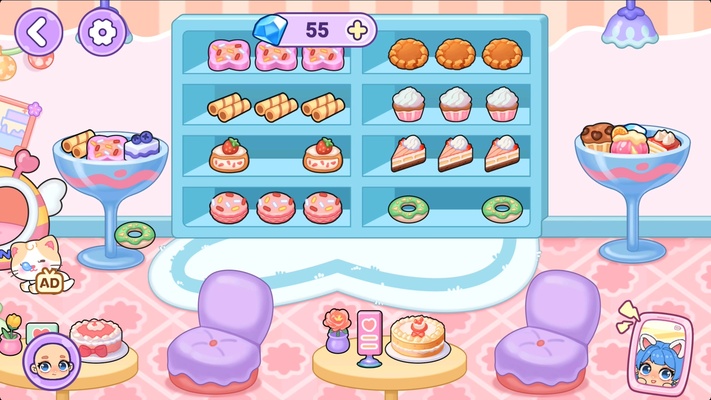Add more diamonds with the plus button
711x400 pixels.
(356, 29)
